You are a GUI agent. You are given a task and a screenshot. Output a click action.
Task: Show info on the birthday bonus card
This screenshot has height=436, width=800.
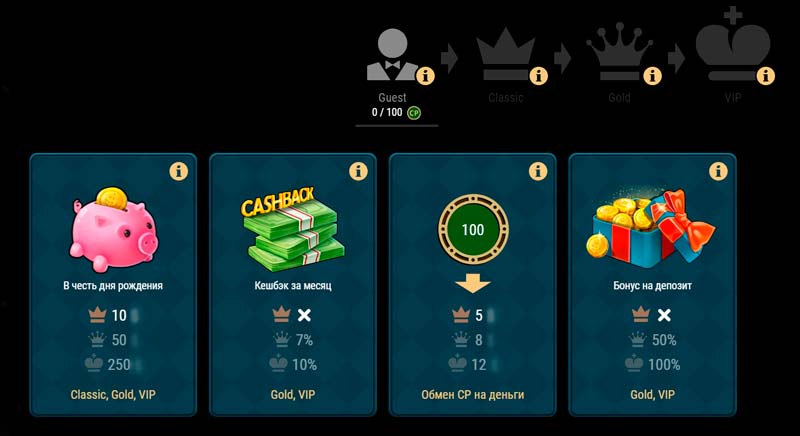pos(180,172)
